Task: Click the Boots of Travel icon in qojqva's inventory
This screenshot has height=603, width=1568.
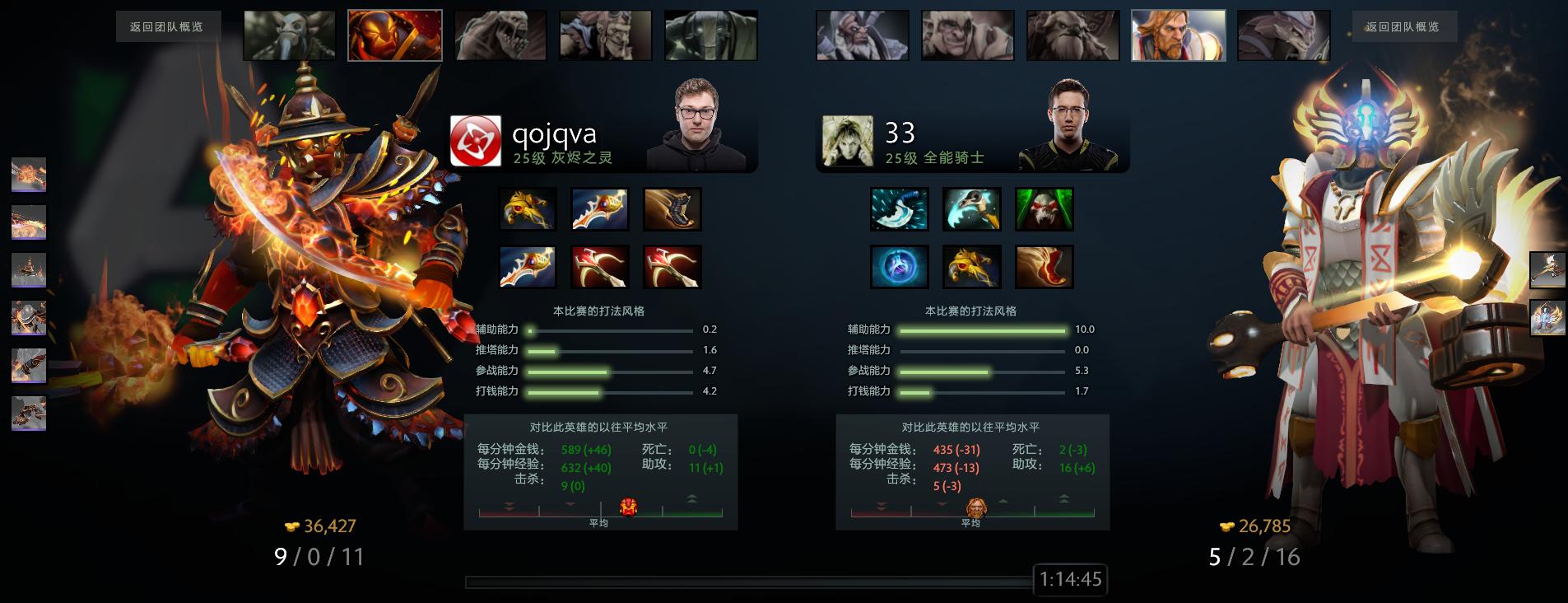Action: point(672,208)
